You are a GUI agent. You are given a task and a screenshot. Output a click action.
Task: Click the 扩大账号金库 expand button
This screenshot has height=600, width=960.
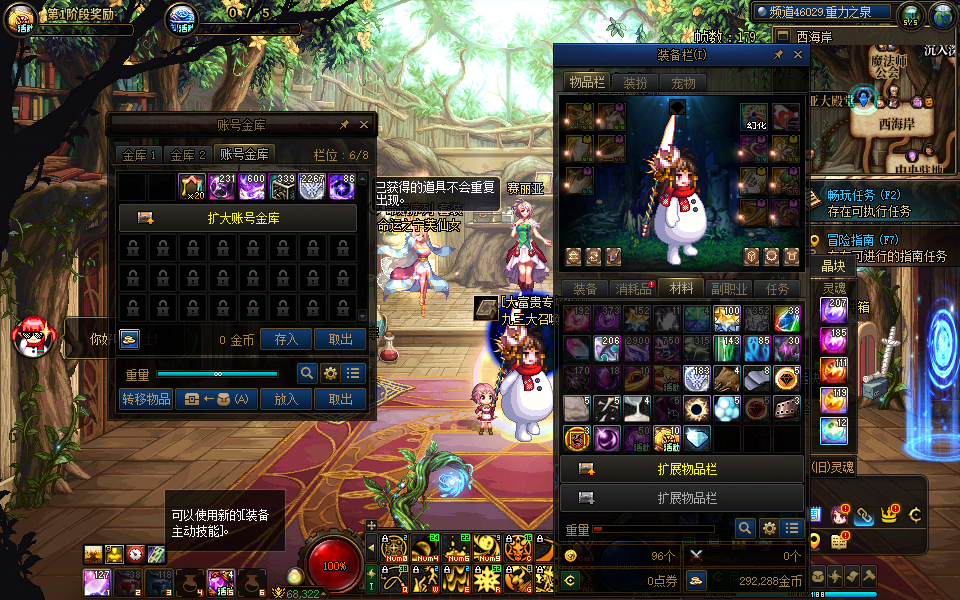(238, 218)
